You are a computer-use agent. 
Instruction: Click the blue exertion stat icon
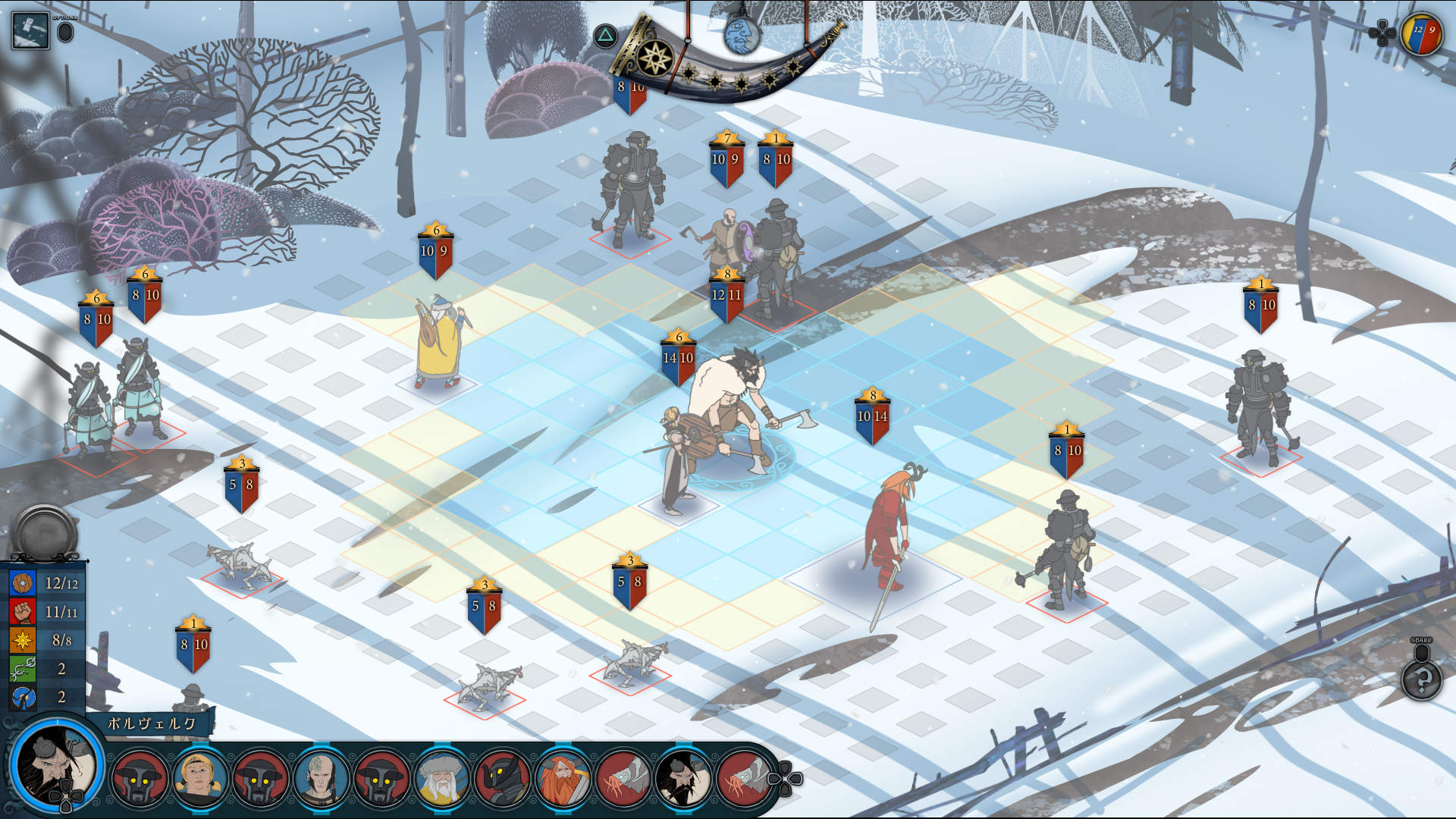[x=23, y=696]
